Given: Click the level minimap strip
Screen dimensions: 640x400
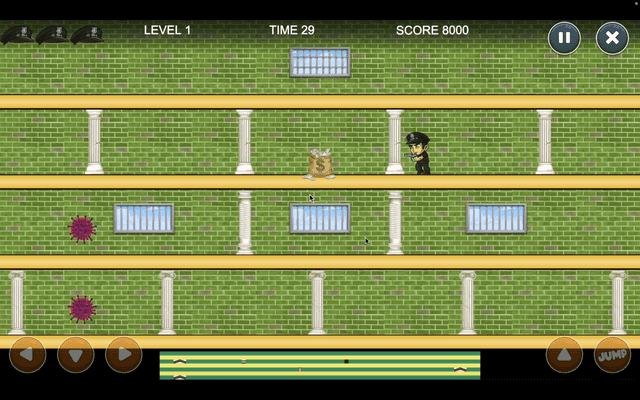Looking at the screenshot, I should click(x=320, y=365).
